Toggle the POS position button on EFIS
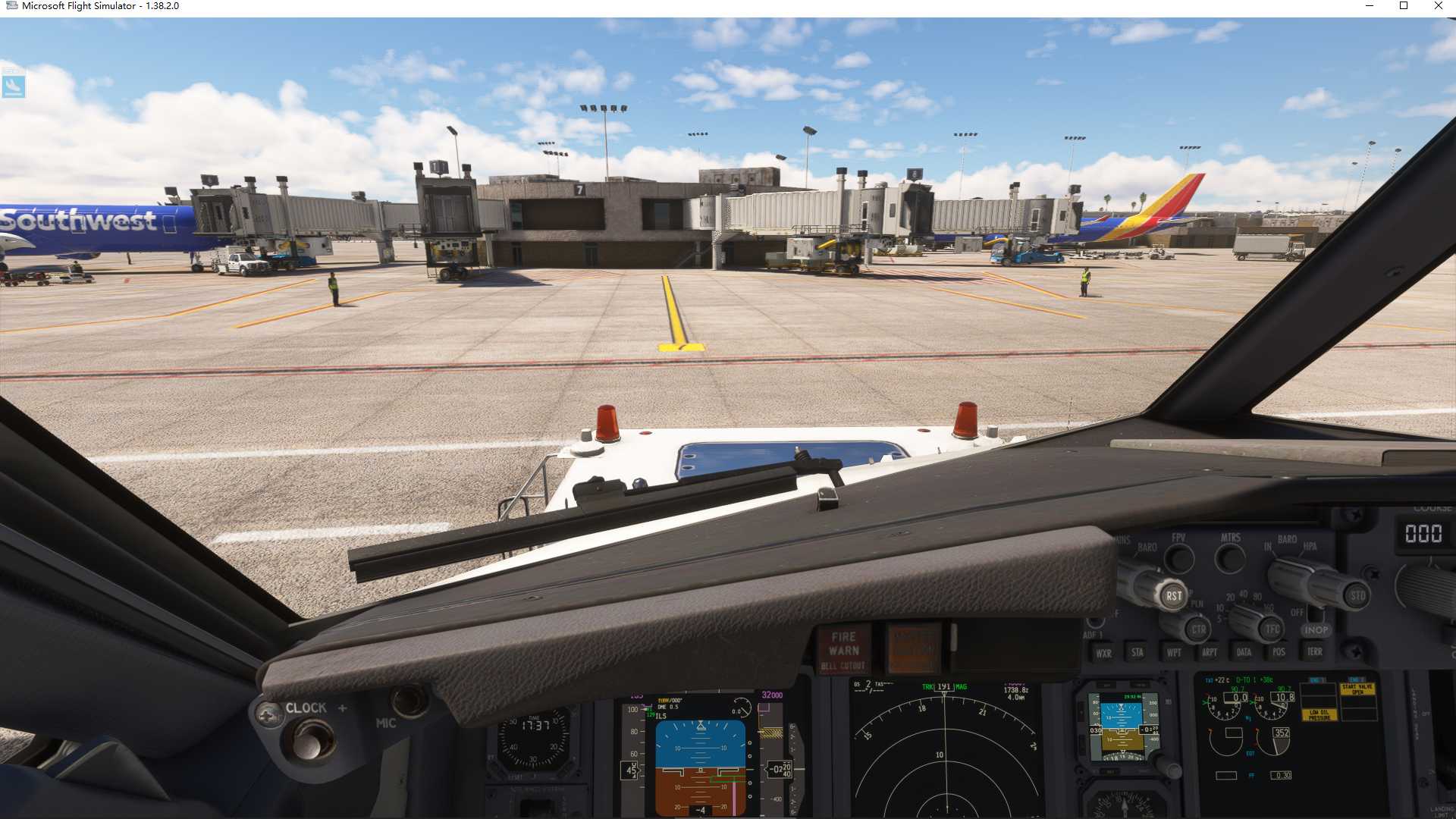 point(1279,653)
